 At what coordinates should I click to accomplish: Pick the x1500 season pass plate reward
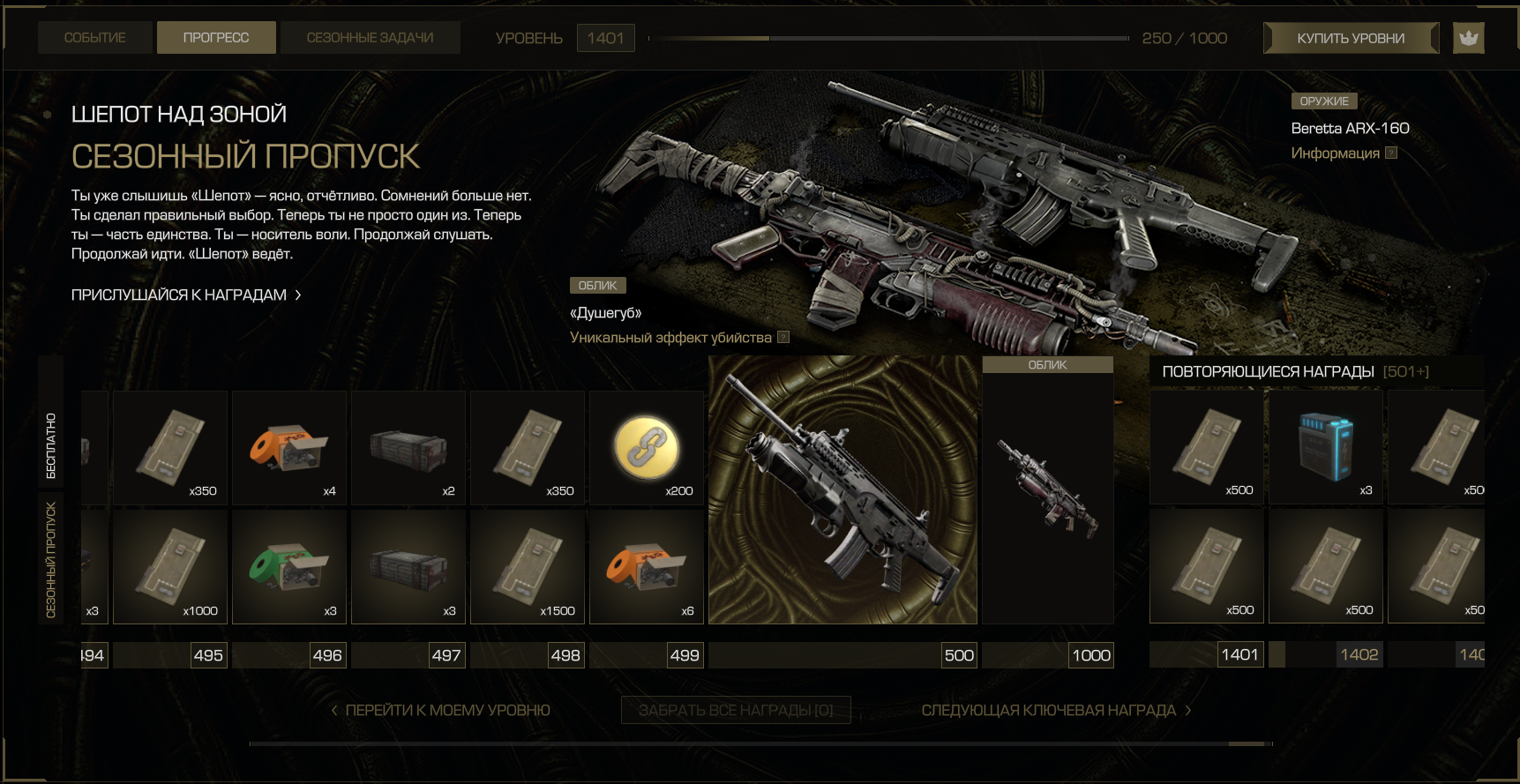[528, 568]
